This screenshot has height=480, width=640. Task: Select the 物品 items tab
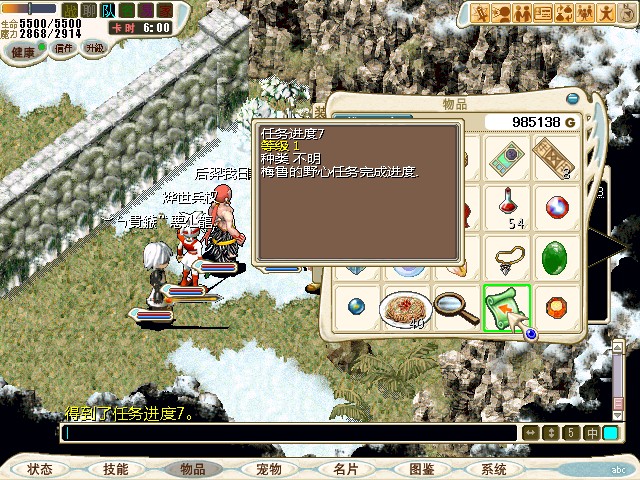[191, 469]
